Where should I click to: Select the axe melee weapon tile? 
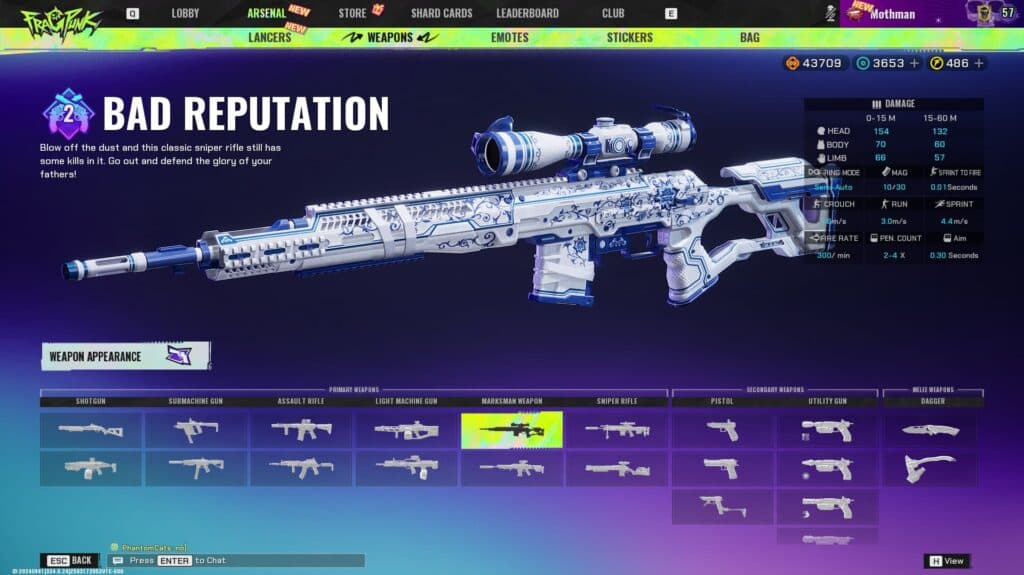click(x=930, y=468)
